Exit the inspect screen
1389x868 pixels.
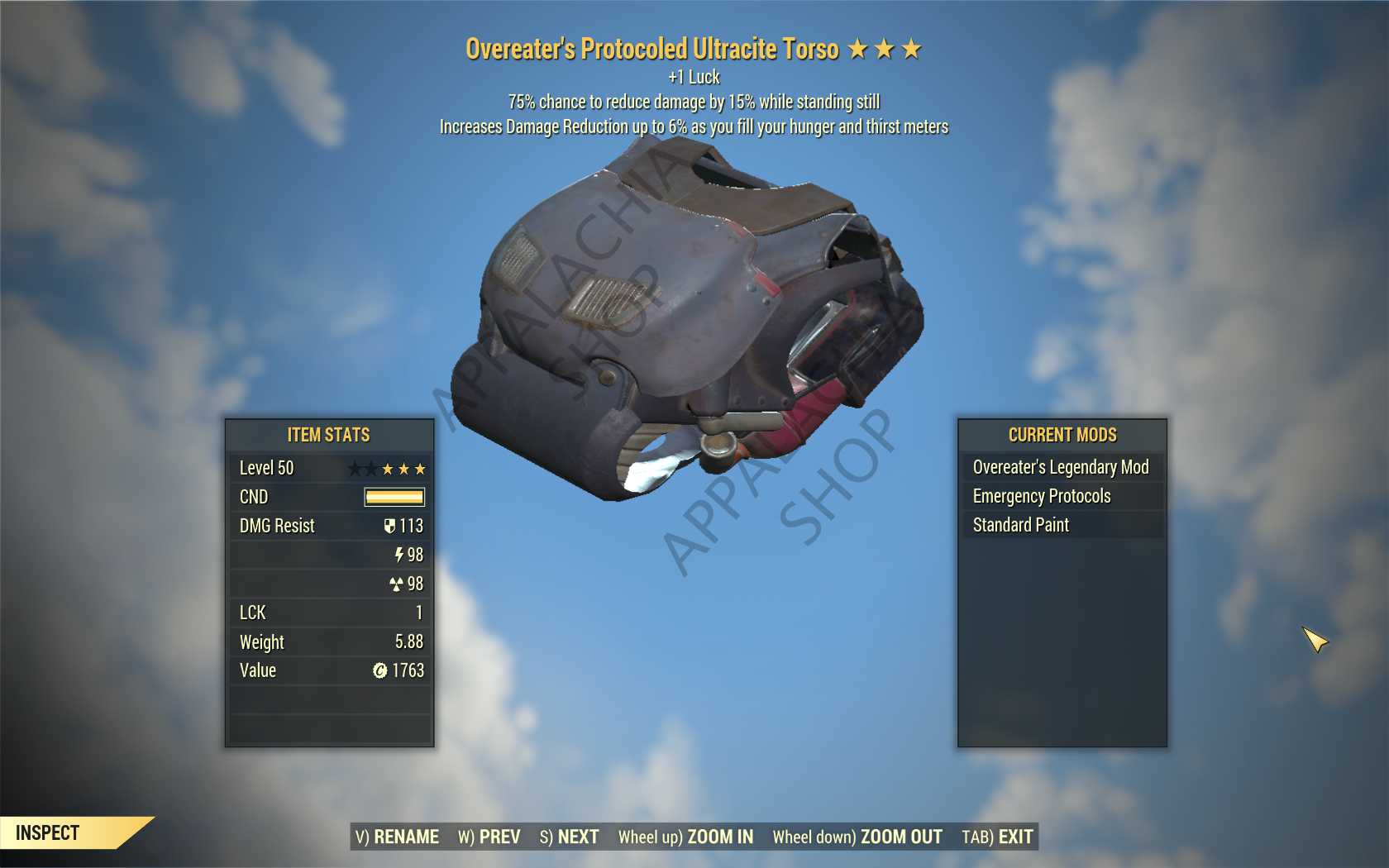pyautogui.click(x=997, y=837)
